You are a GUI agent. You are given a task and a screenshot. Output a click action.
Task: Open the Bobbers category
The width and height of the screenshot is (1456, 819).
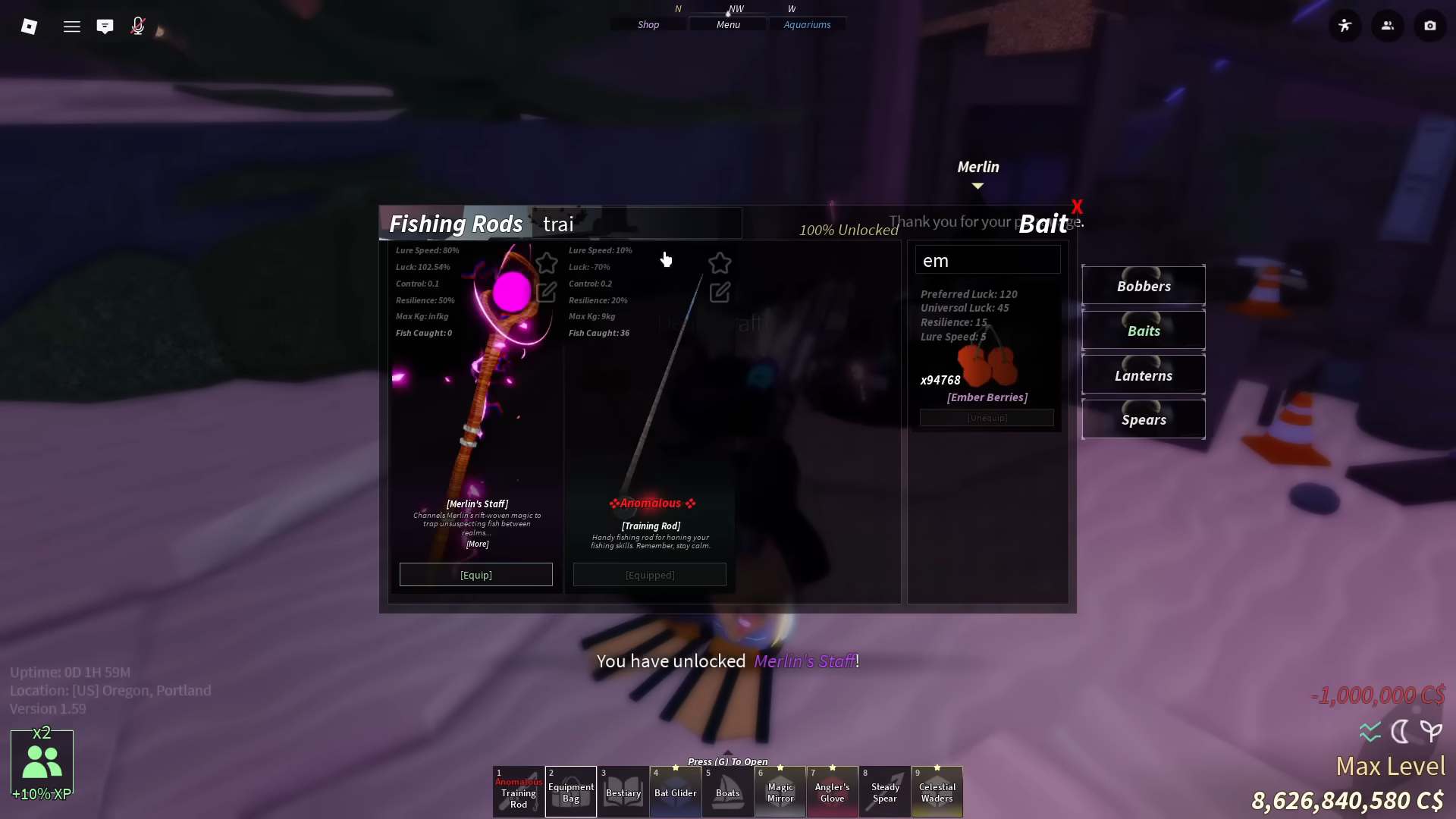pos(1144,286)
